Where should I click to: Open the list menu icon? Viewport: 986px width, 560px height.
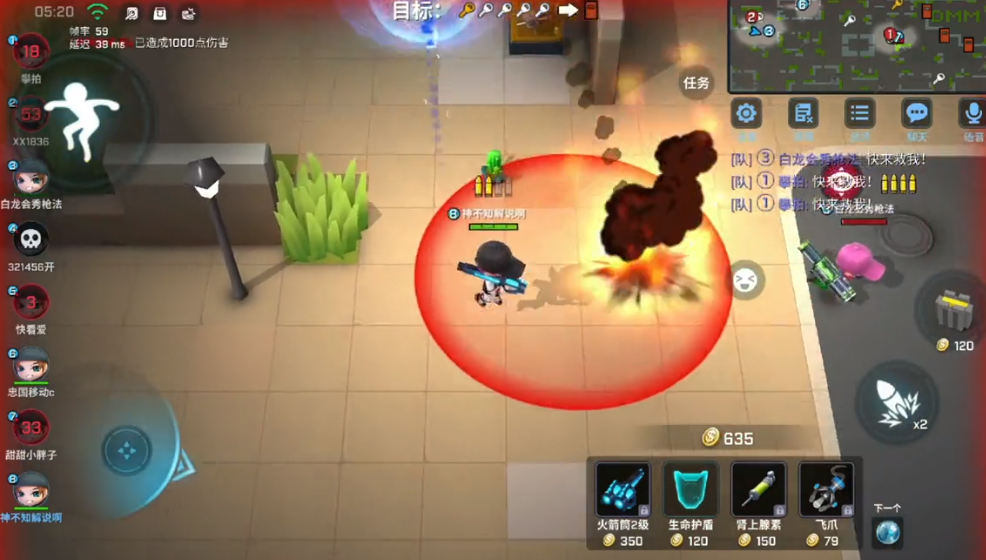point(859,115)
